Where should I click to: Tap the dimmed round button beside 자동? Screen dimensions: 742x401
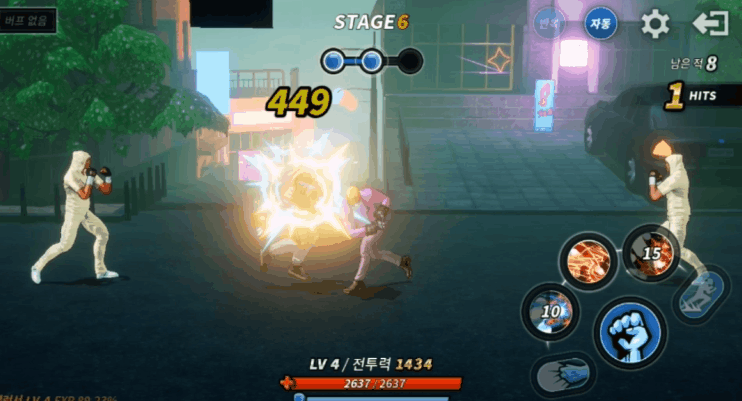pyautogui.click(x=549, y=22)
